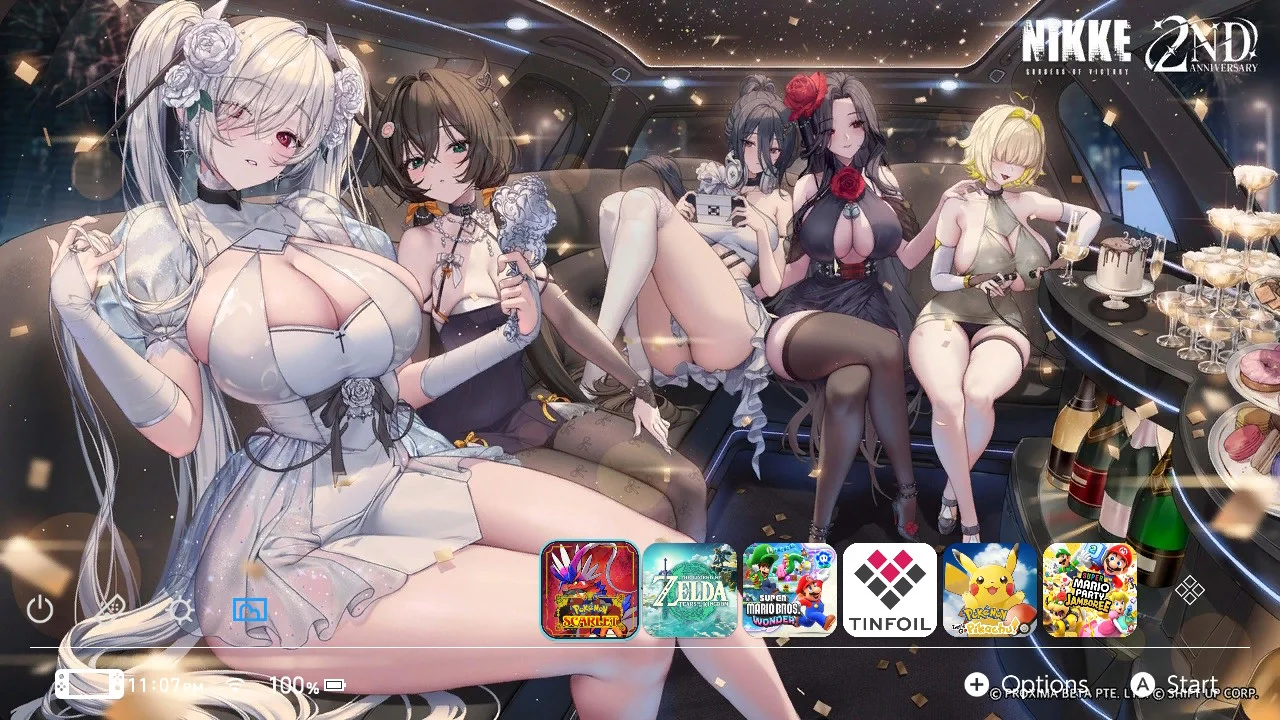This screenshot has width=1280, height=720.
Task: Open System Settings via the gear icon
Action: point(182,608)
